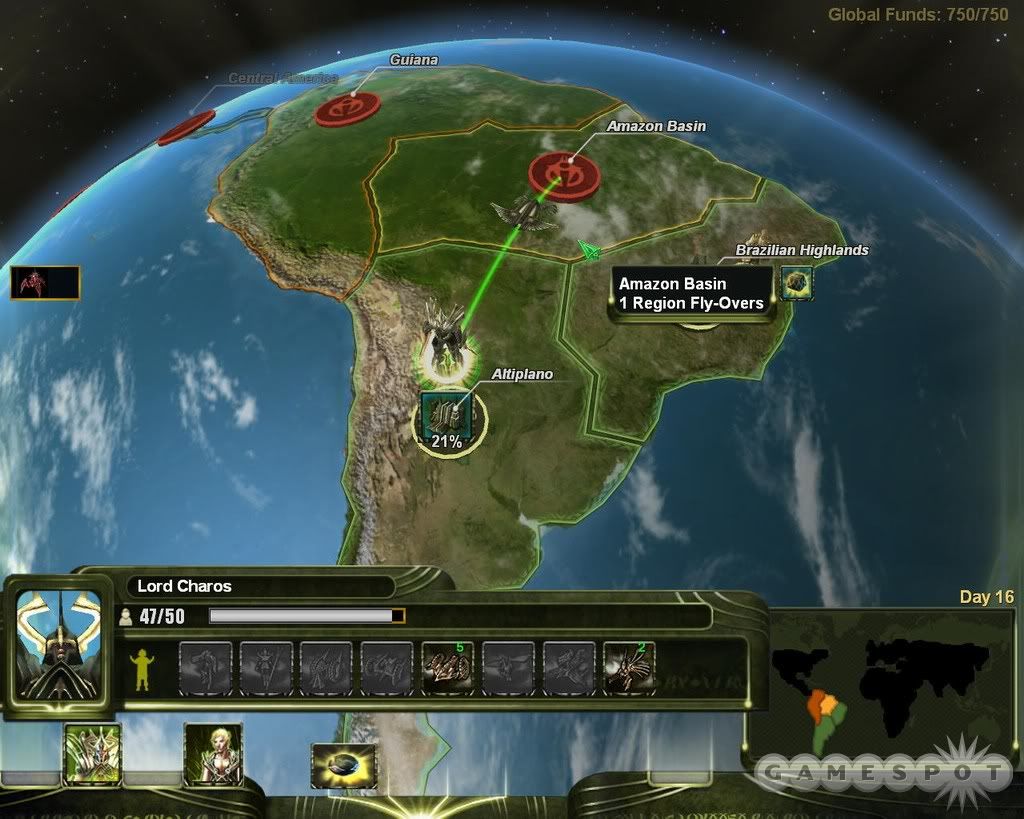
Task: Select the green armored hero portrait
Action: pyautogui.click(x=92, y=753)
